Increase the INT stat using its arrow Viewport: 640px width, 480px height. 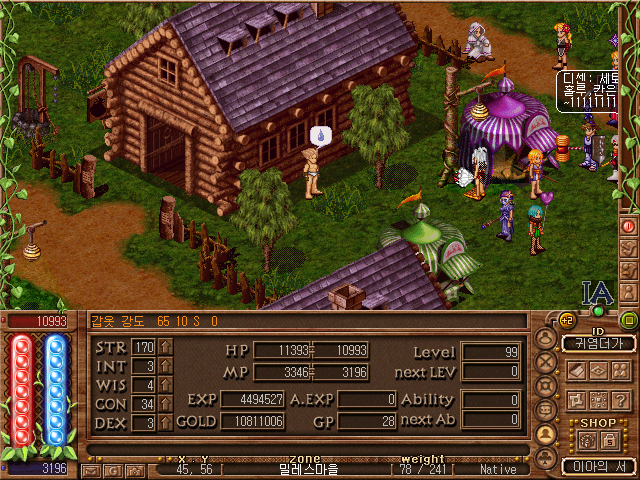click(x=166, y=366)
